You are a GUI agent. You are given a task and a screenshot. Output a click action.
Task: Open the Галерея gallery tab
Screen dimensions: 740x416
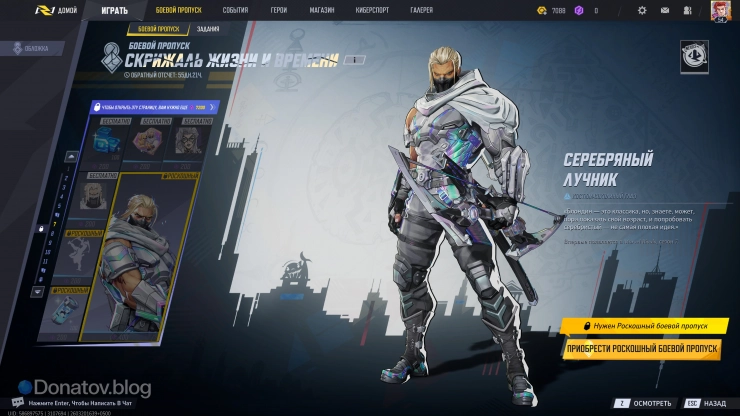[x=422, y=10]
